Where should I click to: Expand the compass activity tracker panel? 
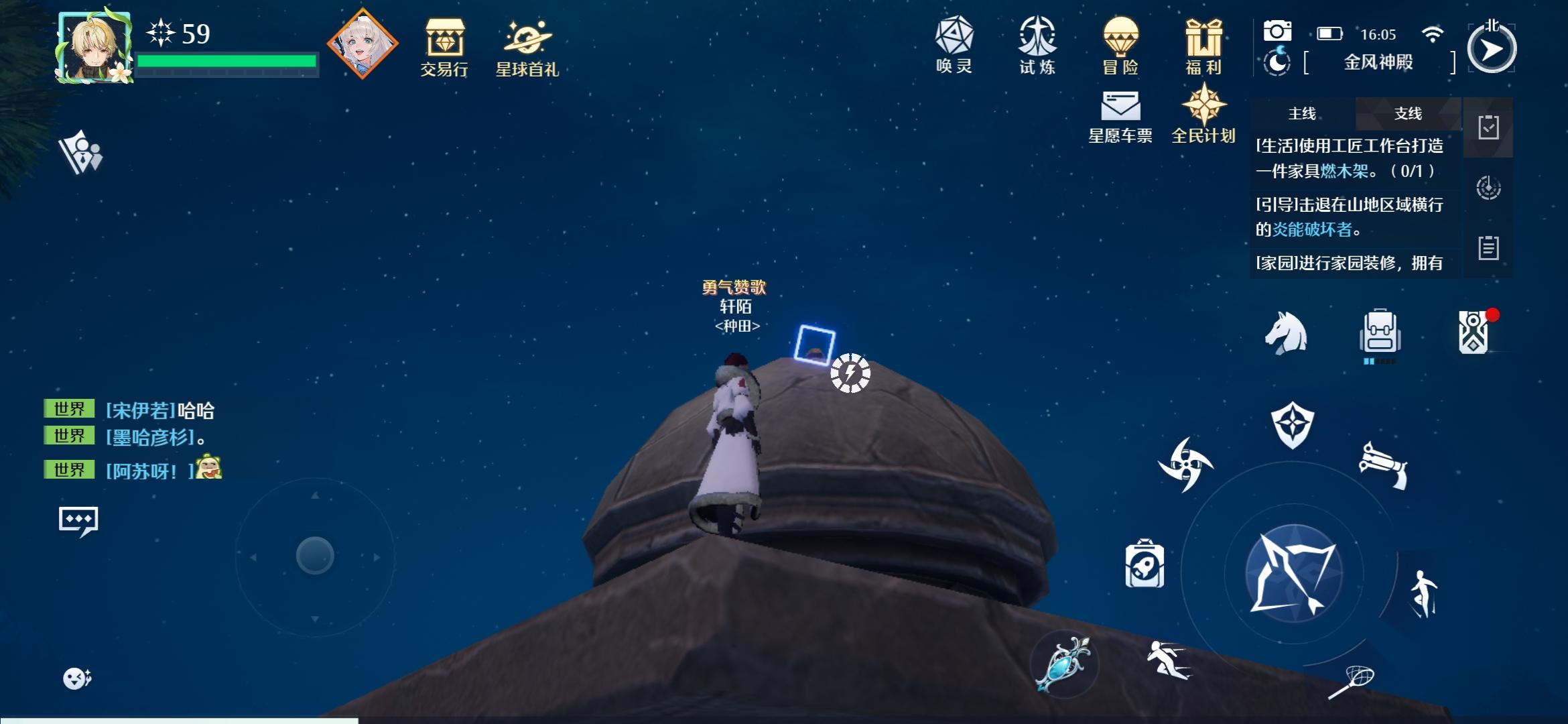pyautogui.click(x=1488, y=188)
